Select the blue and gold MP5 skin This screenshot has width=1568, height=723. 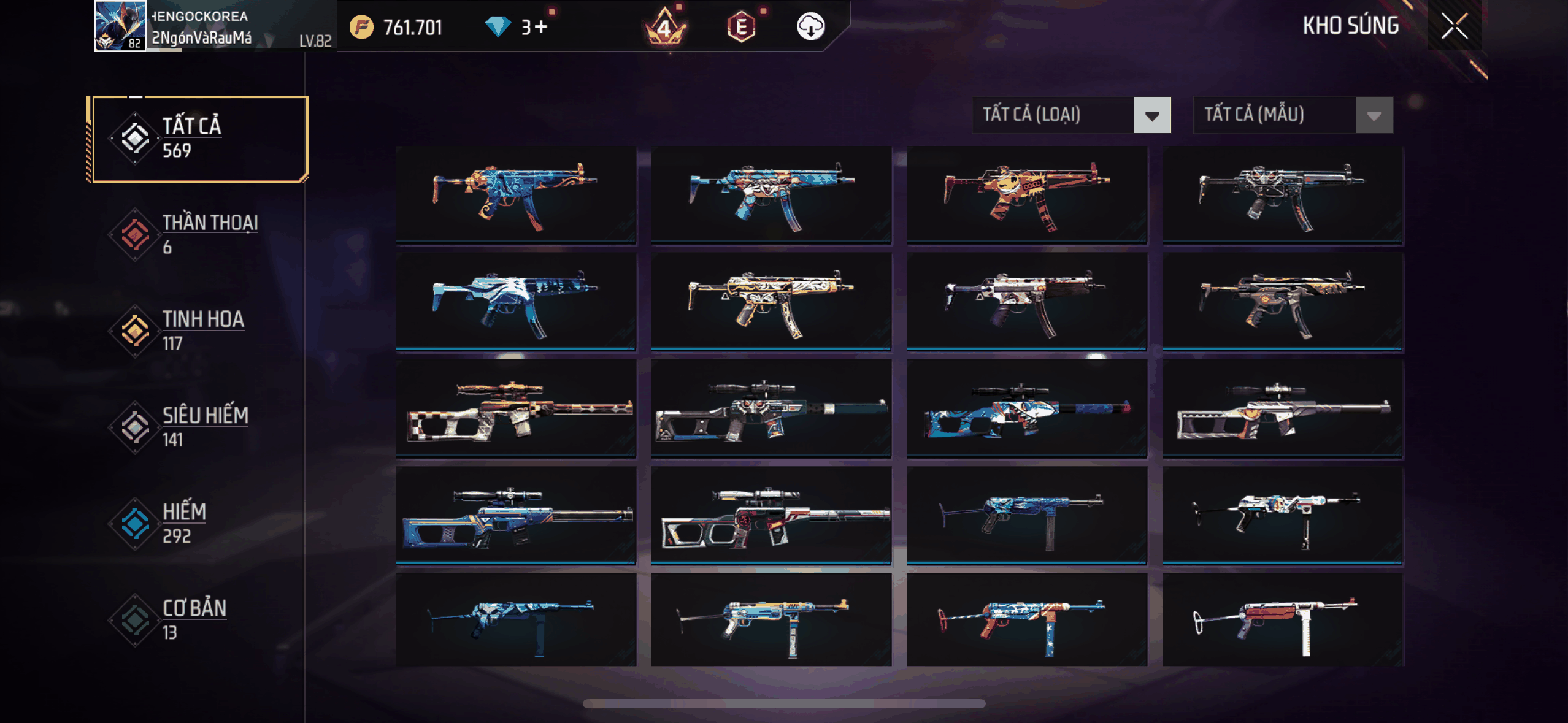tap(515, 194)
